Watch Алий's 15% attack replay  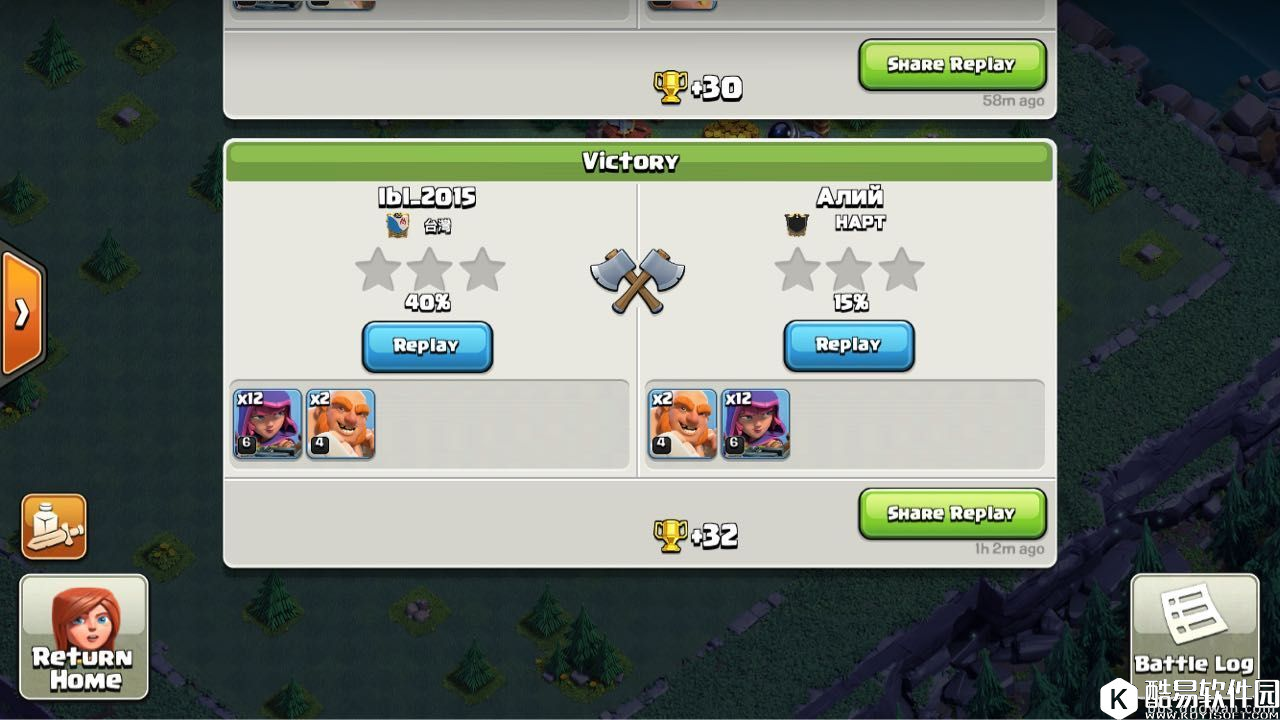tap(848, 345)
